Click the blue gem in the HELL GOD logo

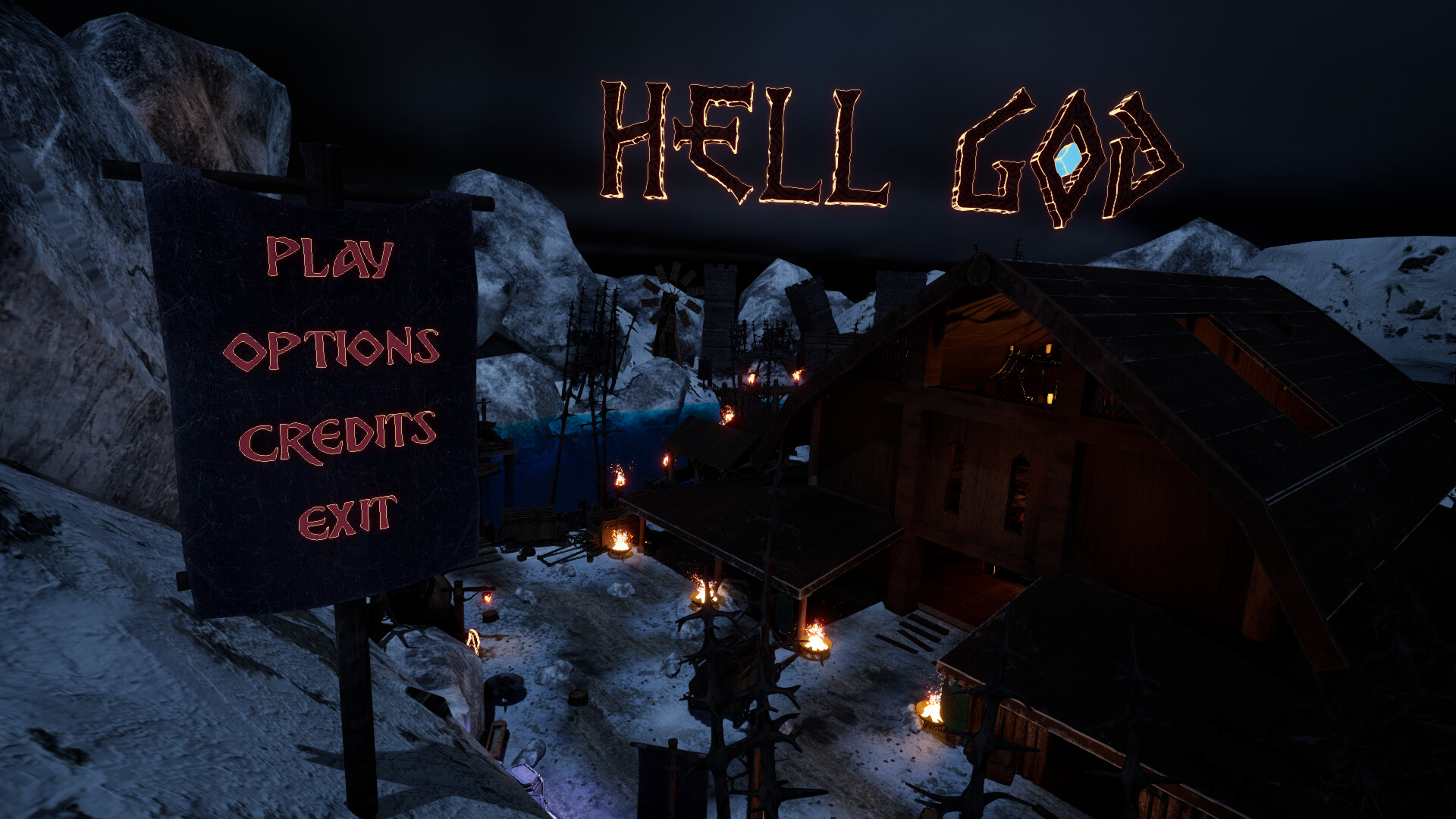click(x=1068, y=159)
